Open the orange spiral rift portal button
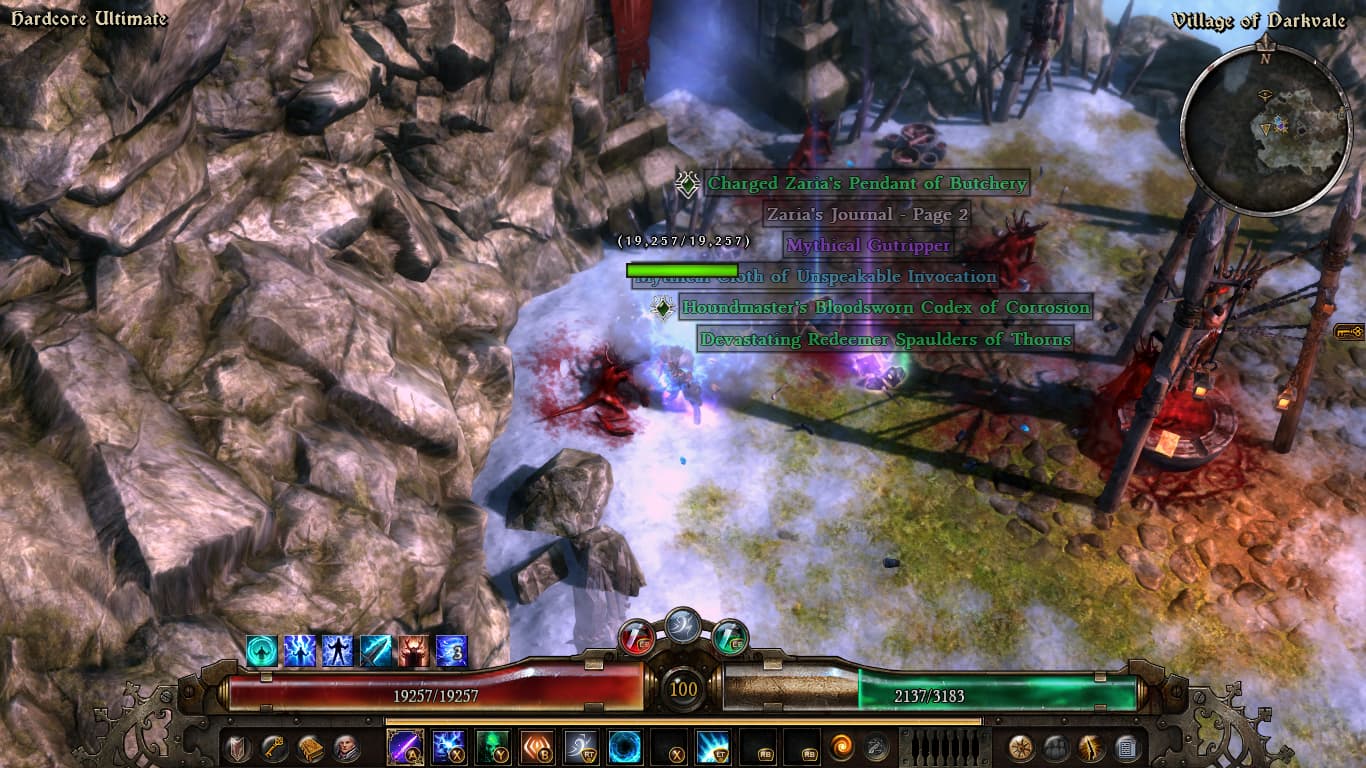1366x768 pixels. [x=841, y=747]
